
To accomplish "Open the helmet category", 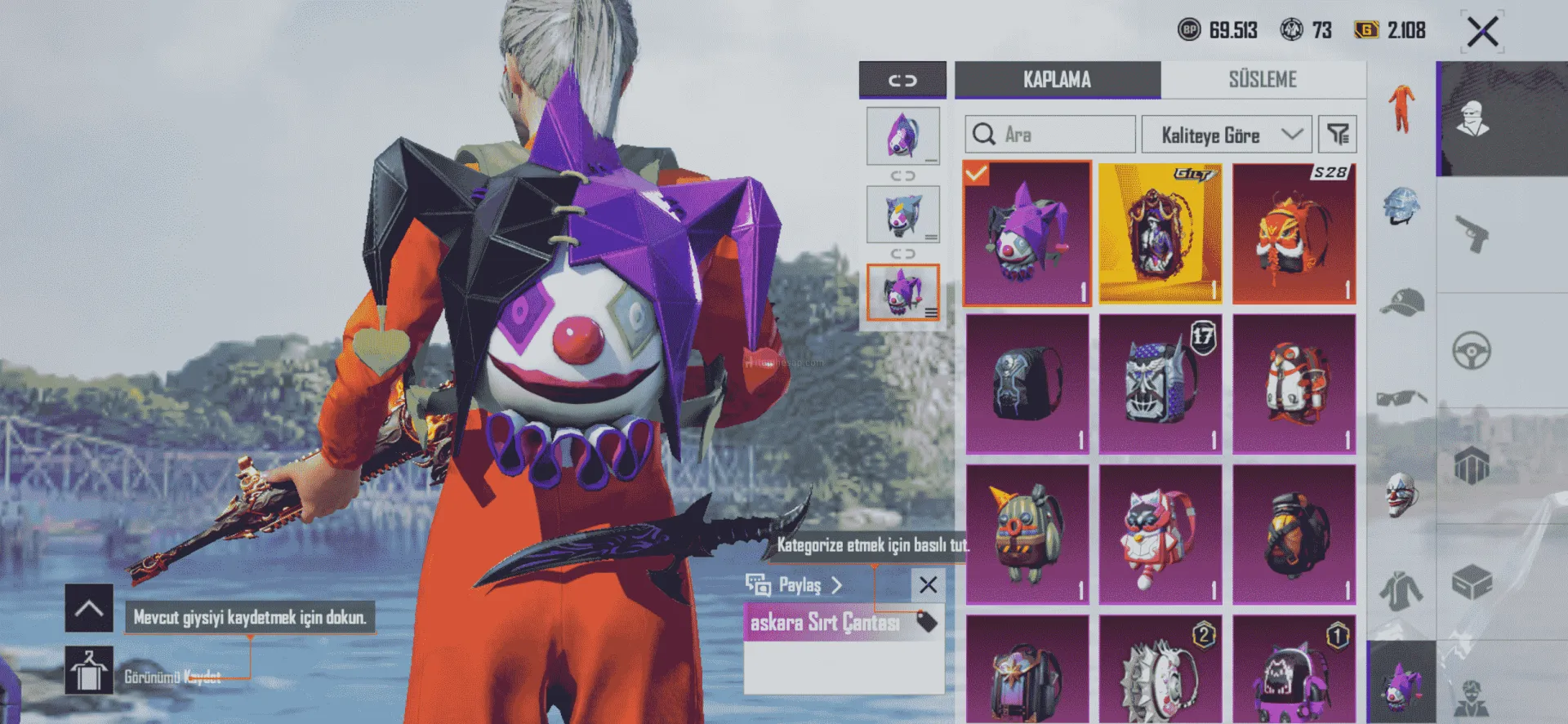I will (x=1401, y=206).
